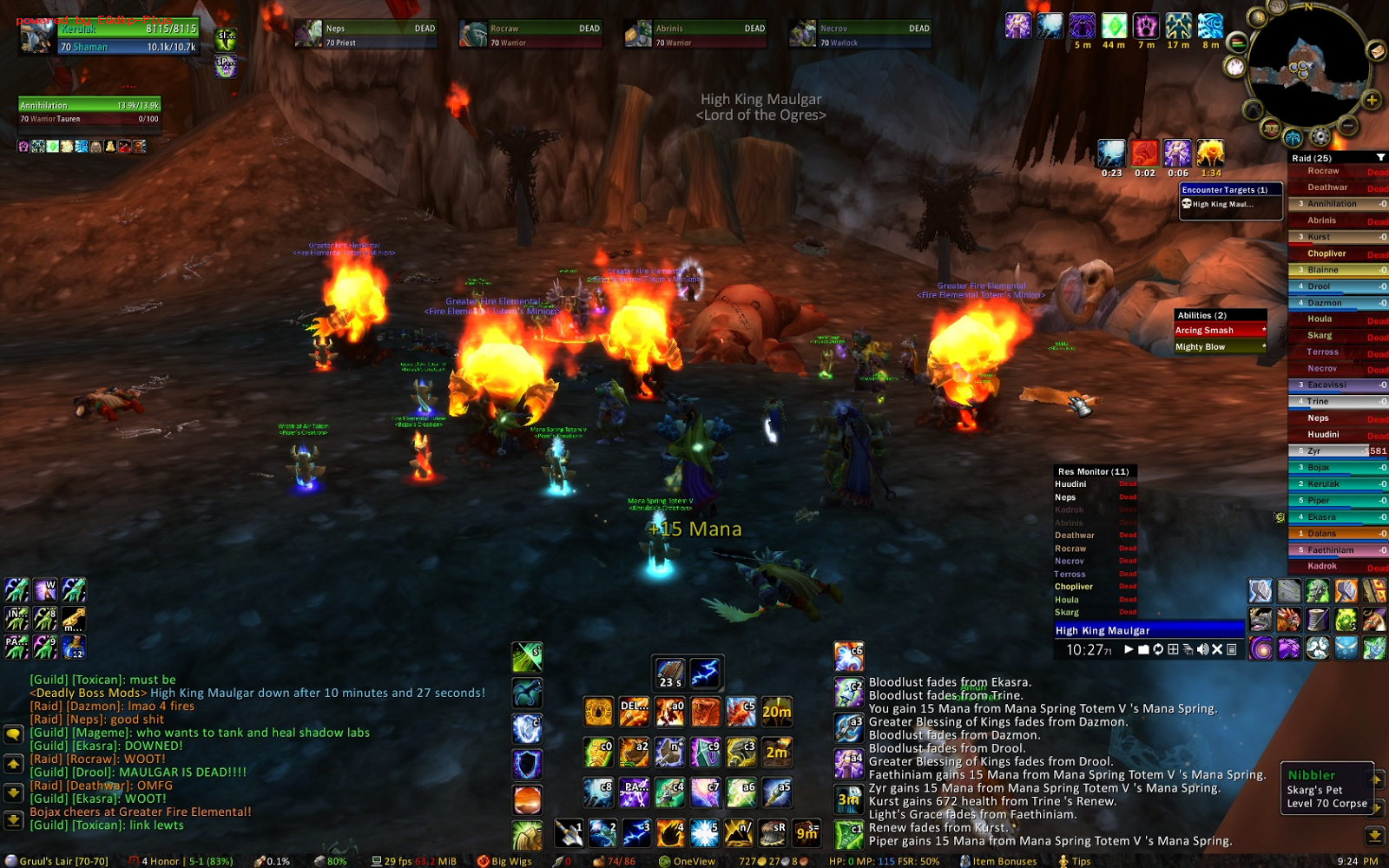
Task: Collapse the Res Monitor (11) panel
Action: click(x=1095, y=470)
